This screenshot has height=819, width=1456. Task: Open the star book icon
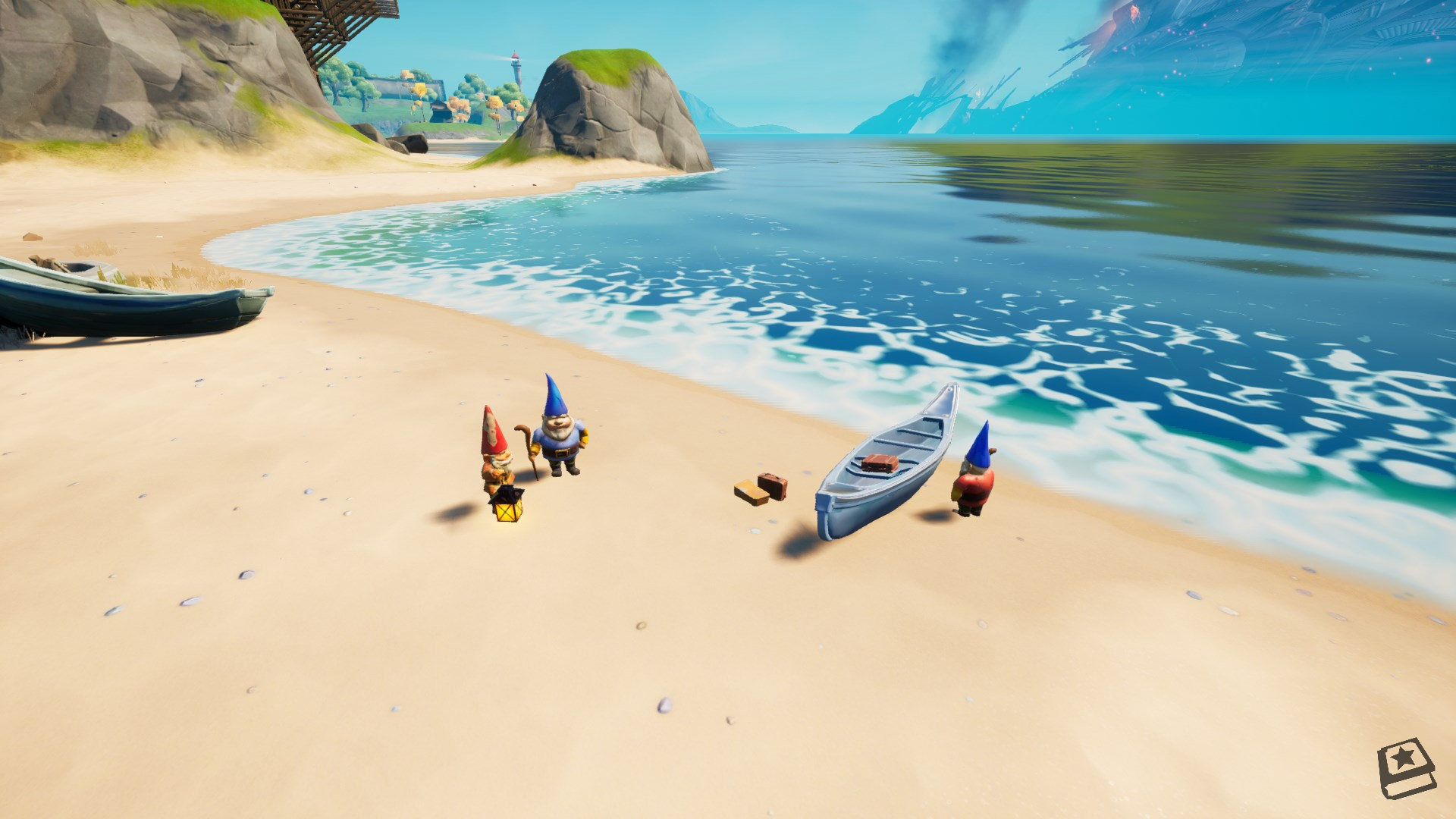coord(1405,767)
